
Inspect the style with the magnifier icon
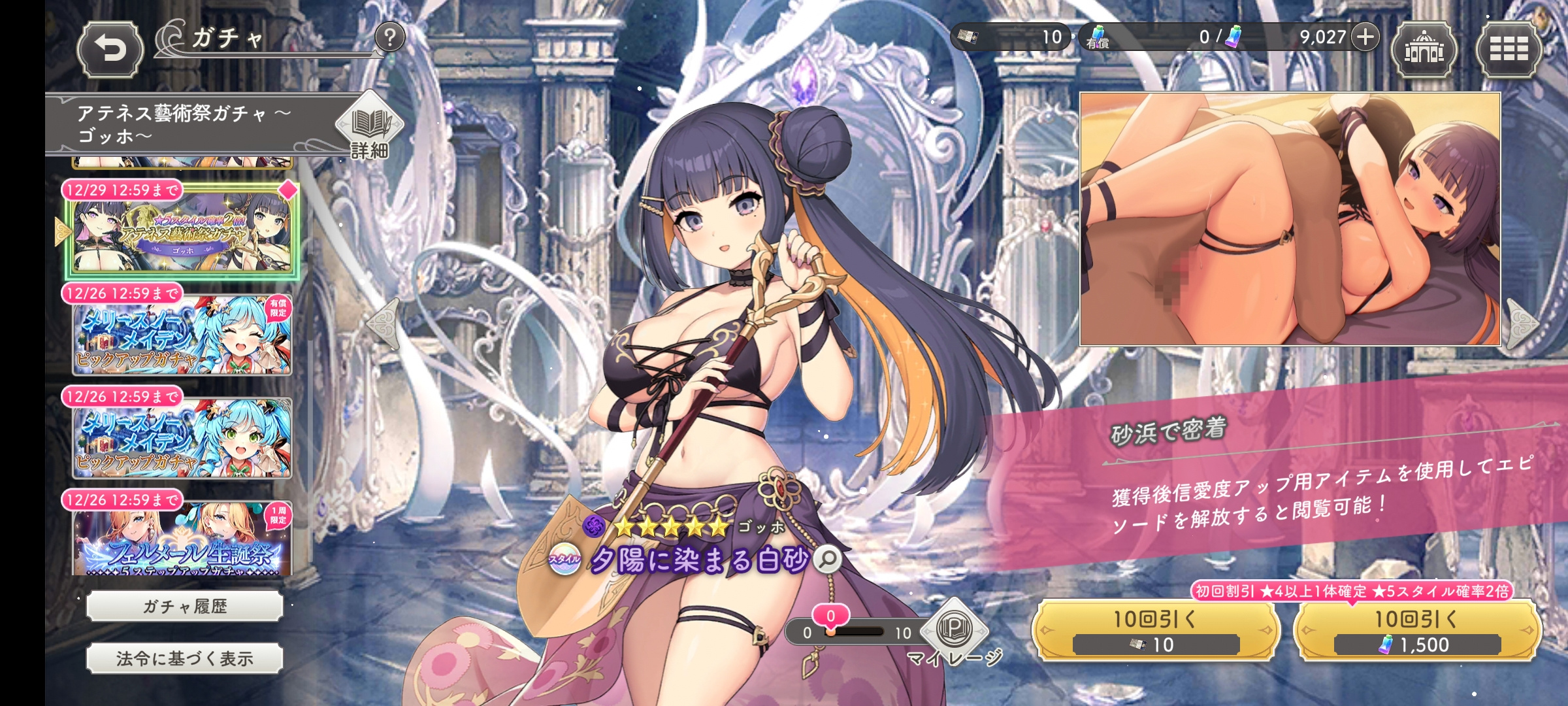pos(828,559)
